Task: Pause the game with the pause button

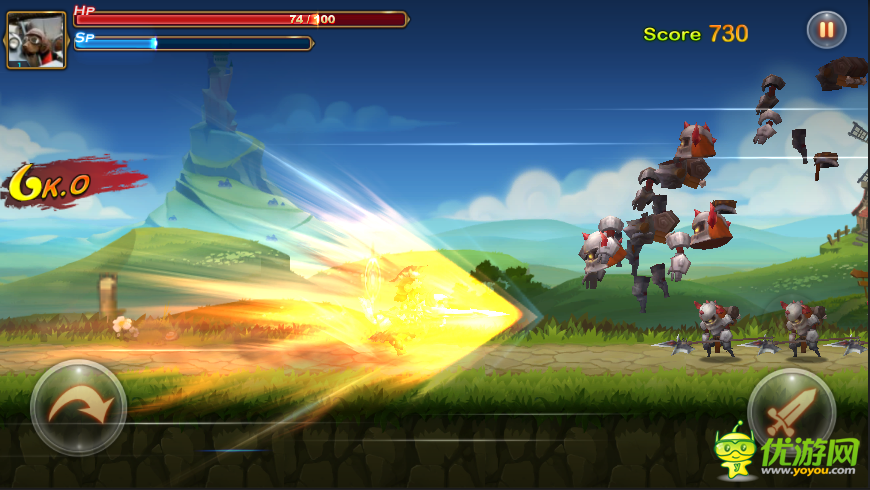Action: pyautogui.click(x=826, y=30)
